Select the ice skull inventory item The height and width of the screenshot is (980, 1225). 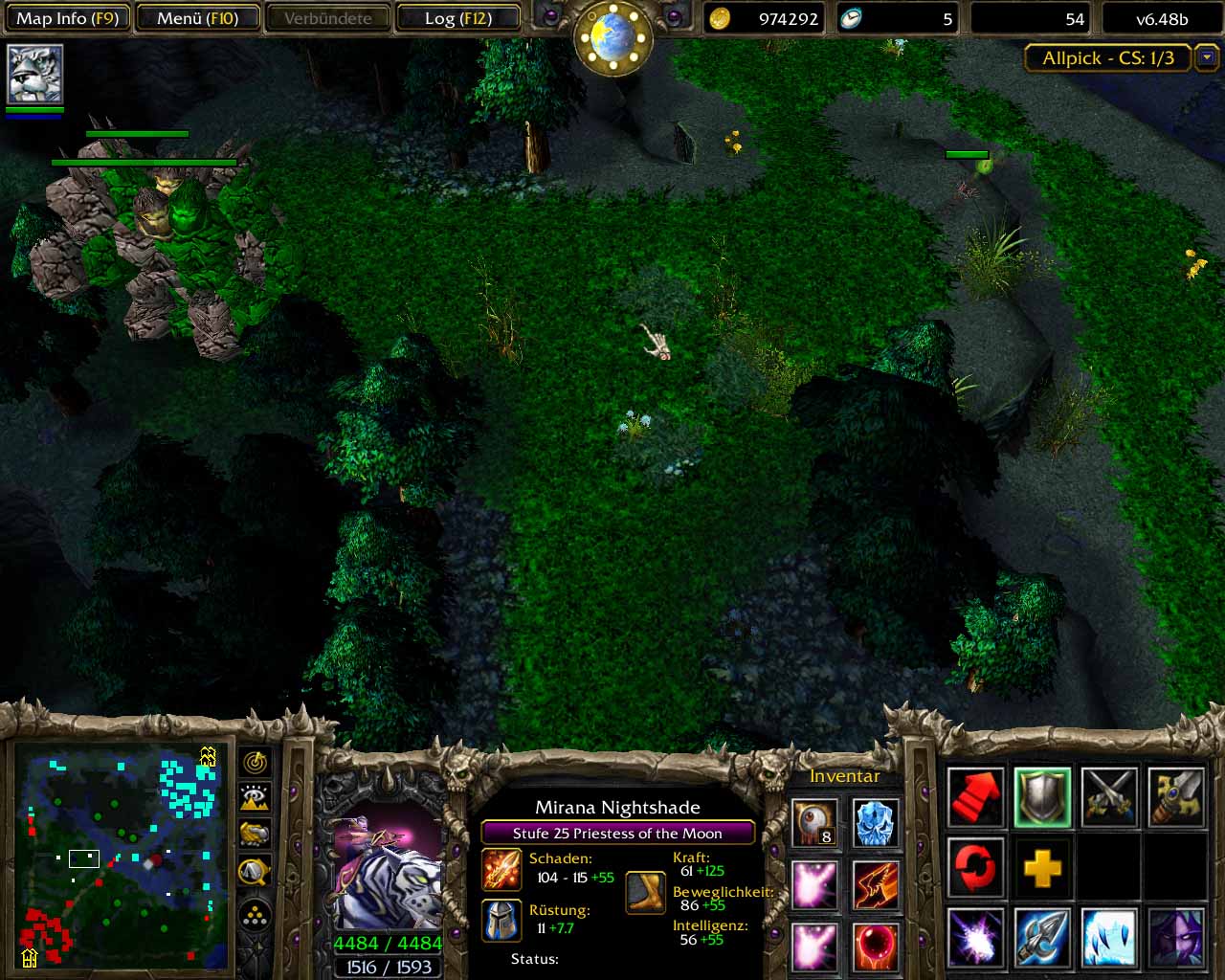click(x=875, y=823)
